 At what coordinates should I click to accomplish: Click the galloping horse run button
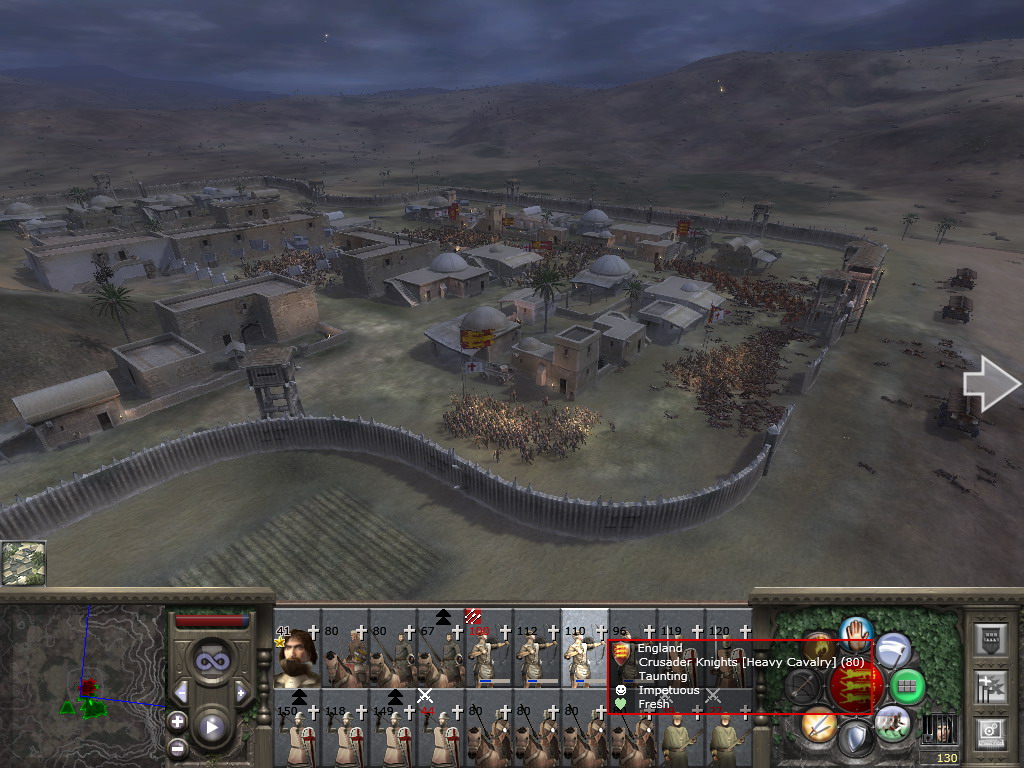pos(892,722)
